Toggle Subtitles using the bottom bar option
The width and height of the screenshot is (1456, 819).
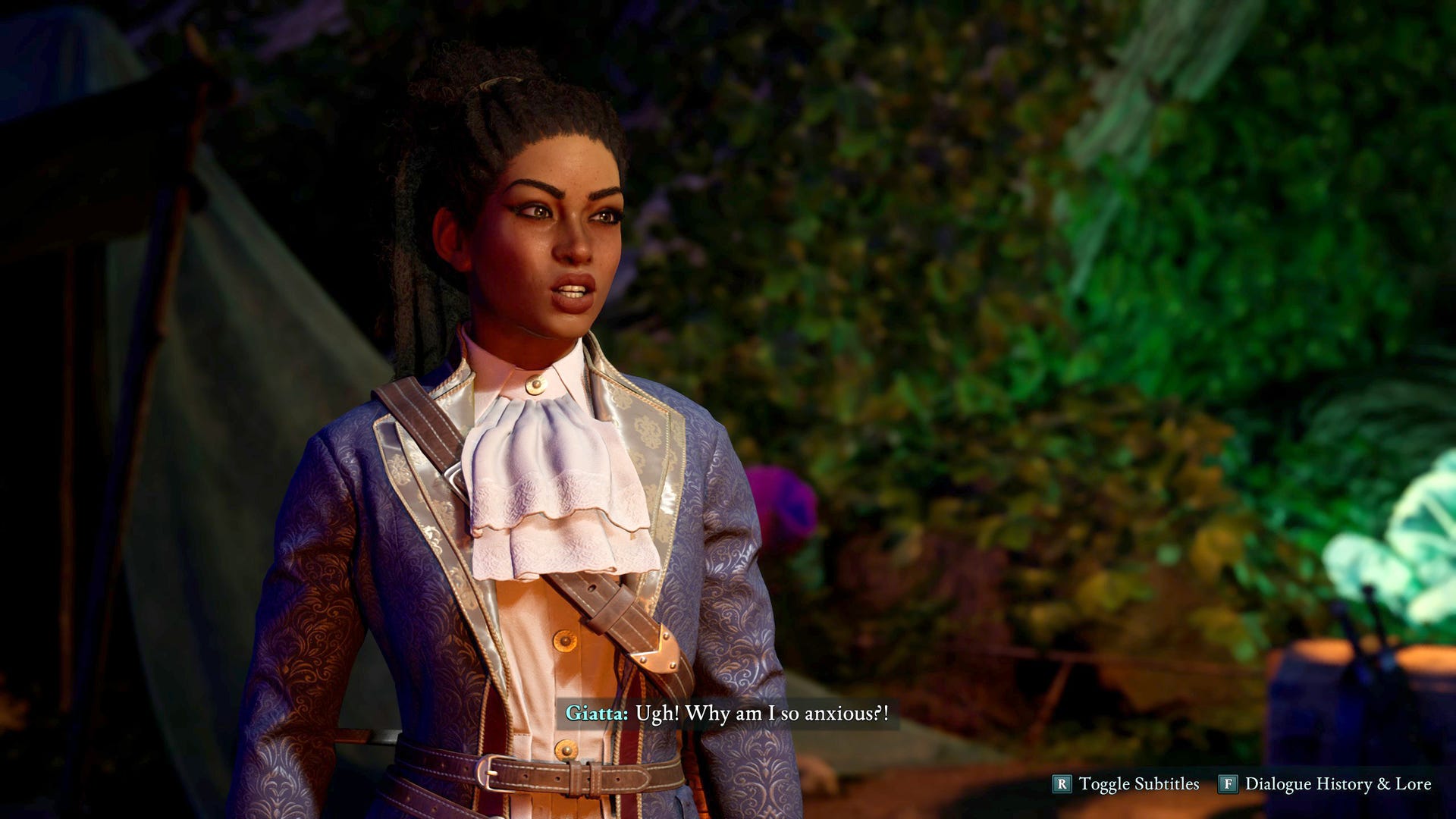1127,784
